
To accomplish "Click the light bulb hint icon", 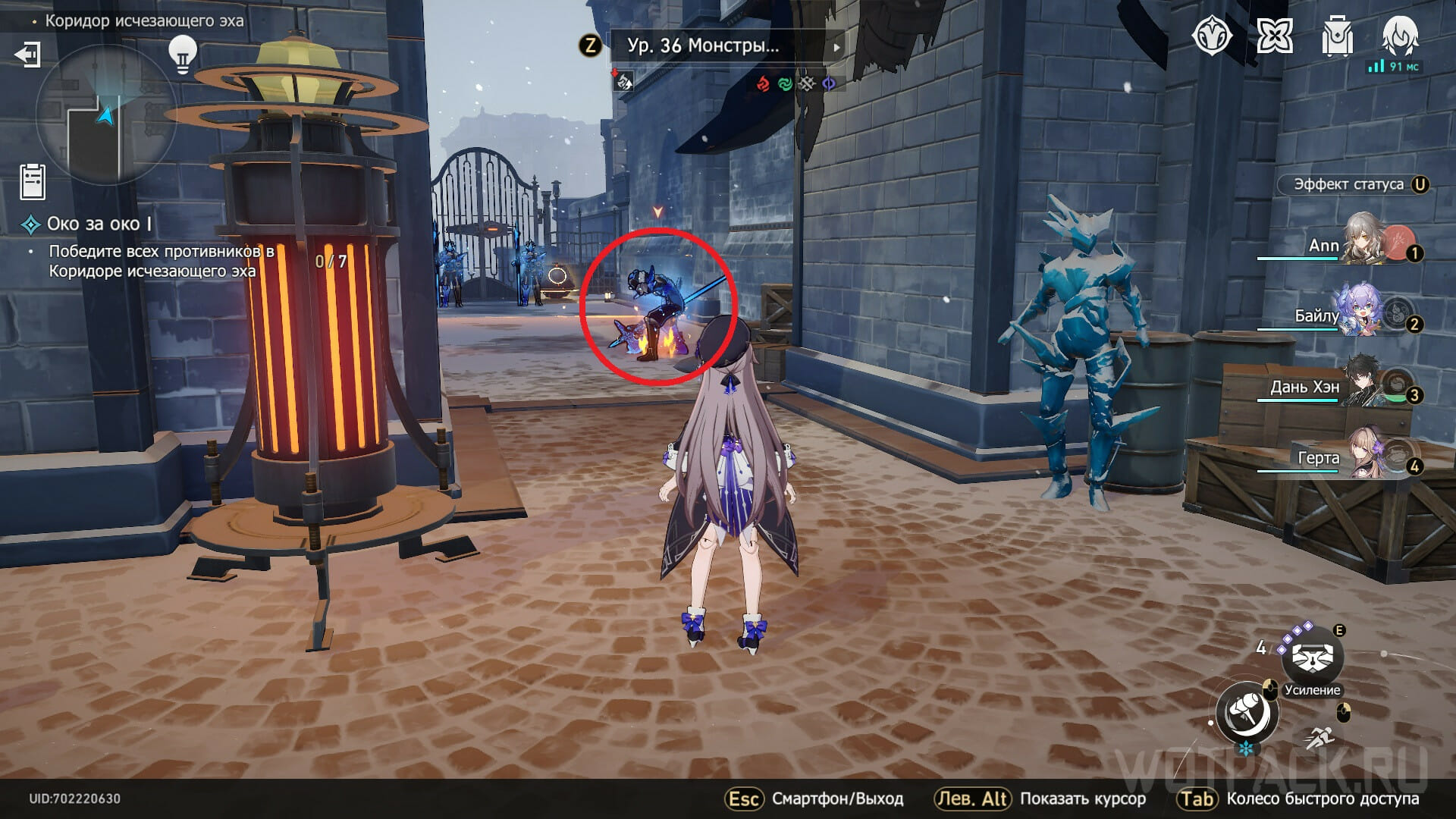I will click(x=182, y=53).
